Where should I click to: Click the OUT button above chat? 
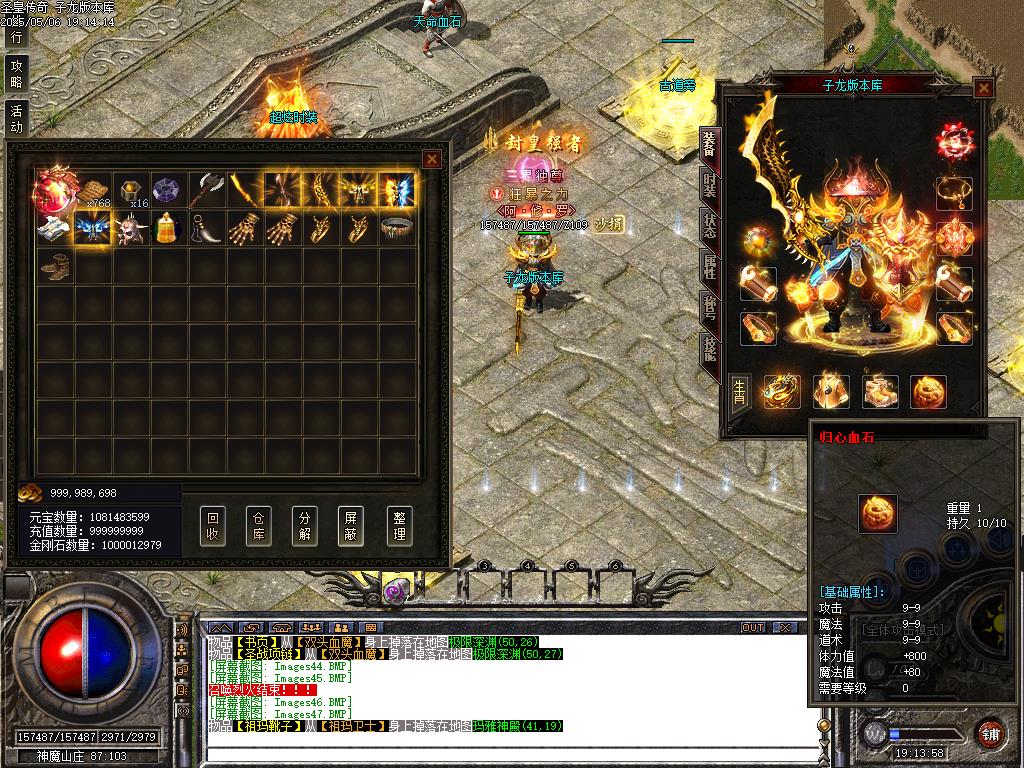click(752, 628)
